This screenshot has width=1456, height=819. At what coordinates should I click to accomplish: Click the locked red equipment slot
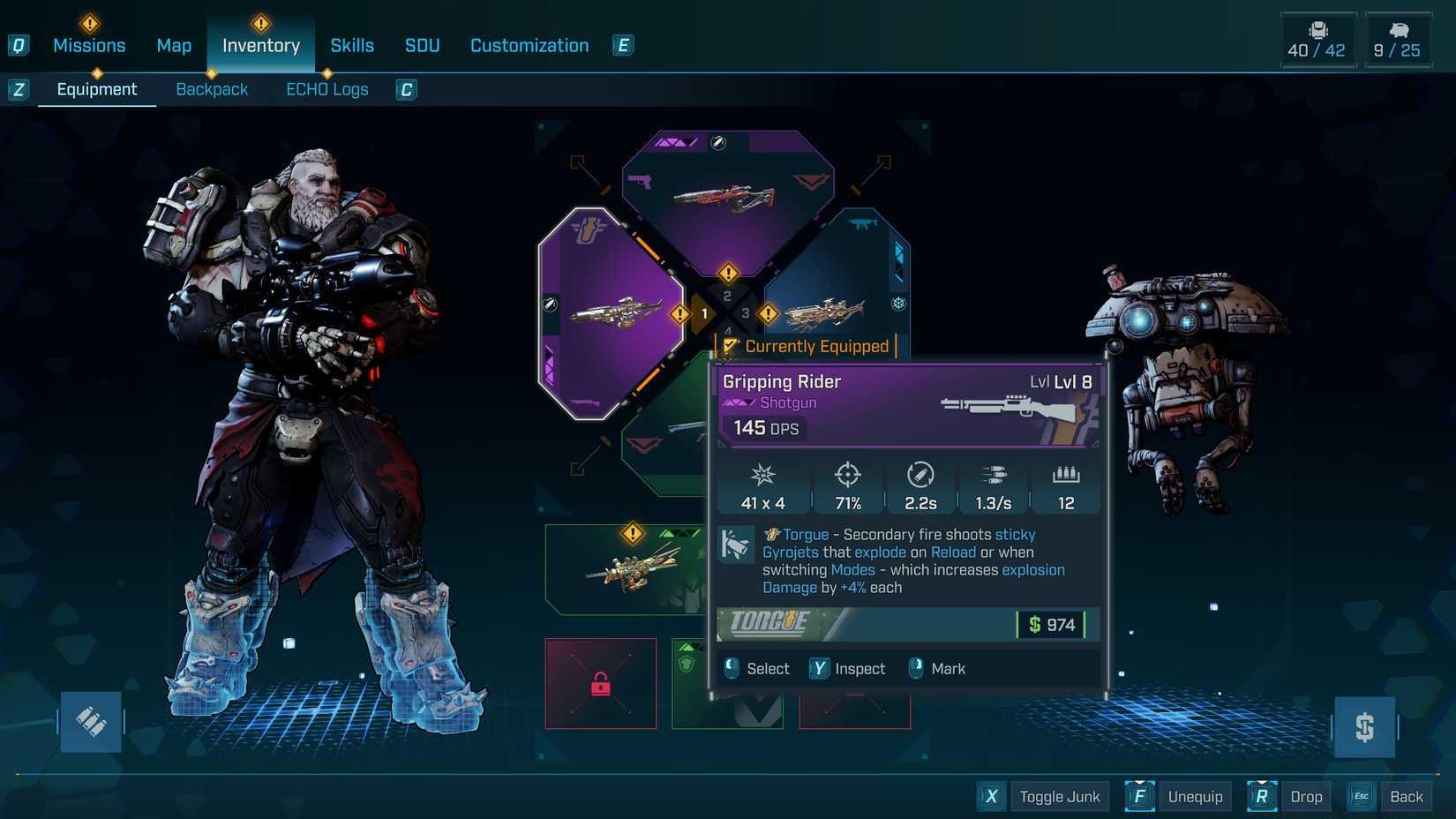601,684
